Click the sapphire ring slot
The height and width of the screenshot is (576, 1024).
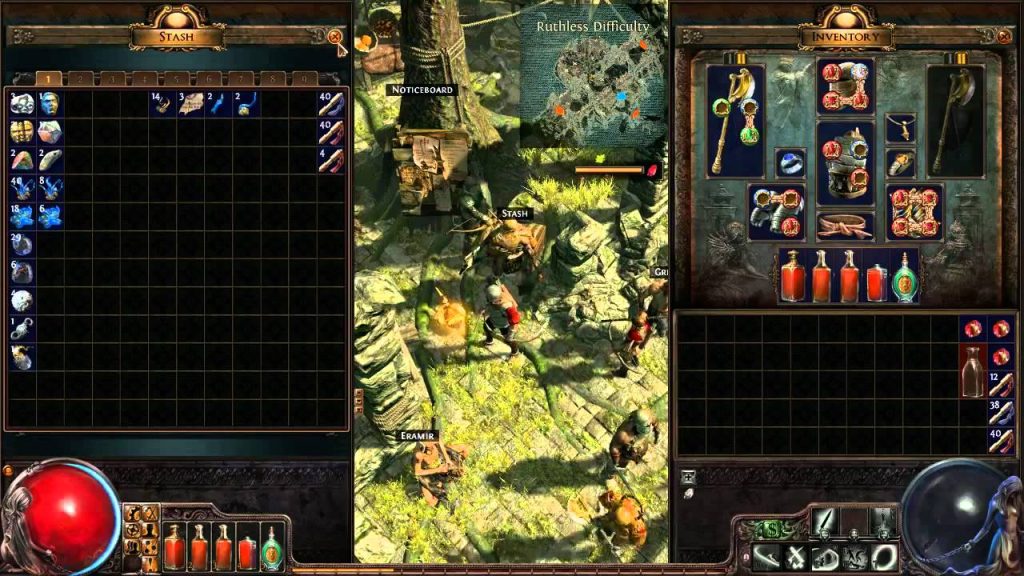(790, 163)
